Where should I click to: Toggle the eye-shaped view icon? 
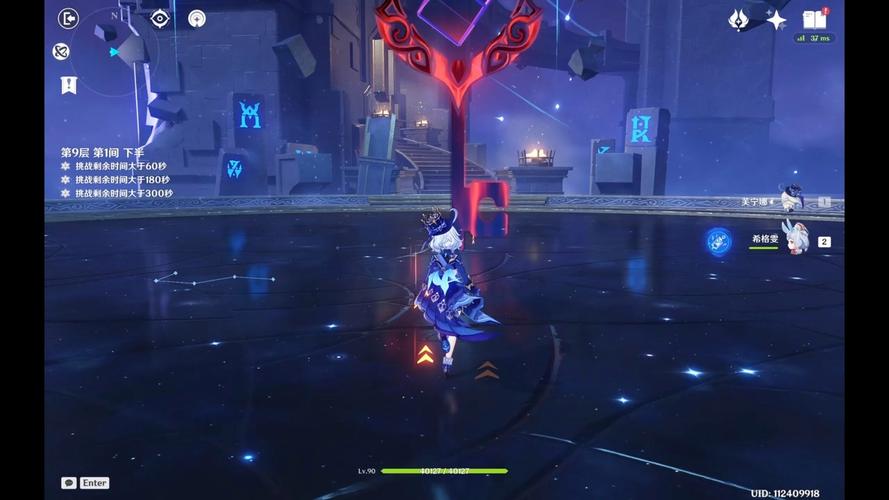click(x=160, y=18)
